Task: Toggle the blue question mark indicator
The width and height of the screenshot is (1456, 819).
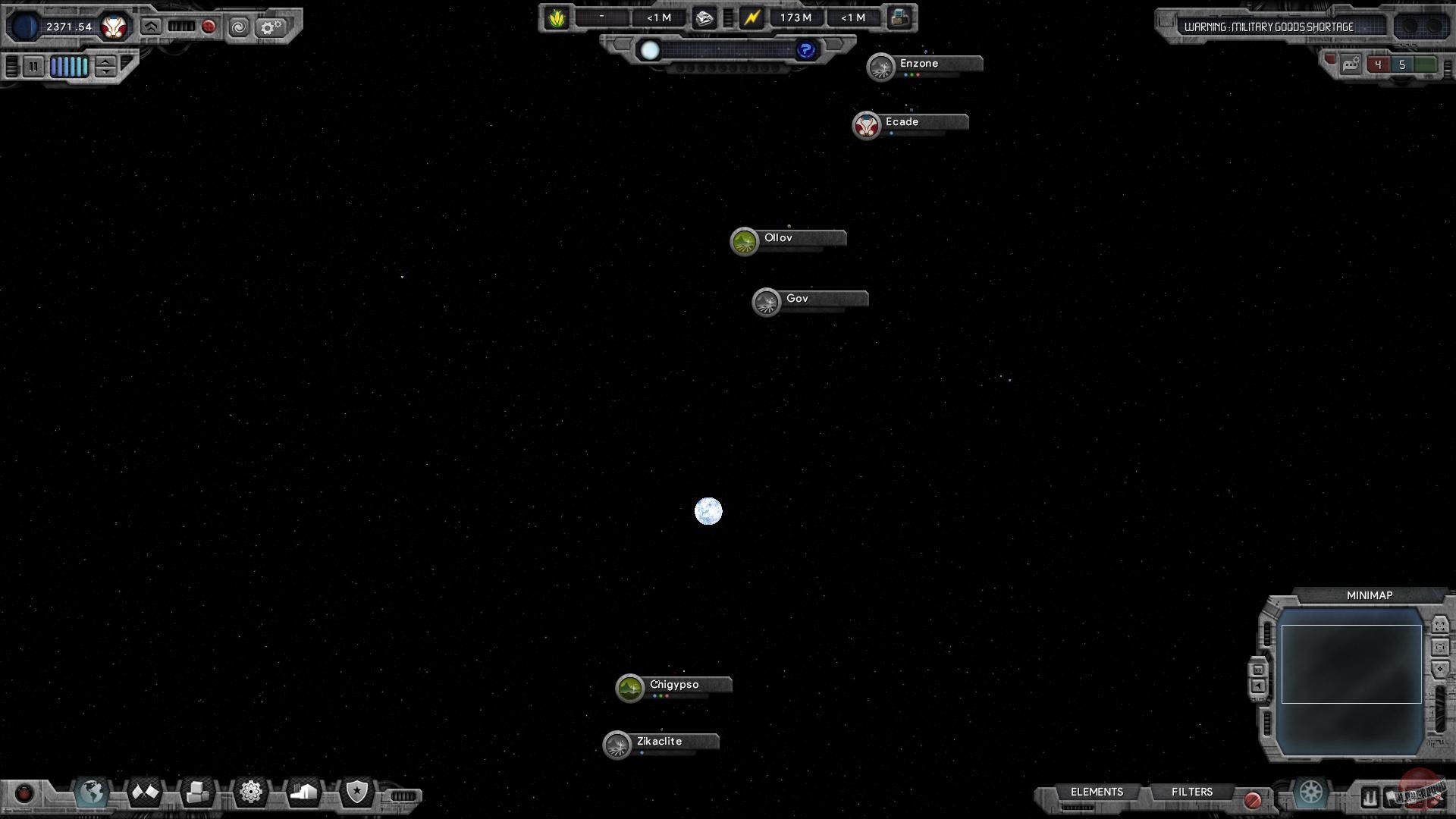Action: click(x=805, y=49)
